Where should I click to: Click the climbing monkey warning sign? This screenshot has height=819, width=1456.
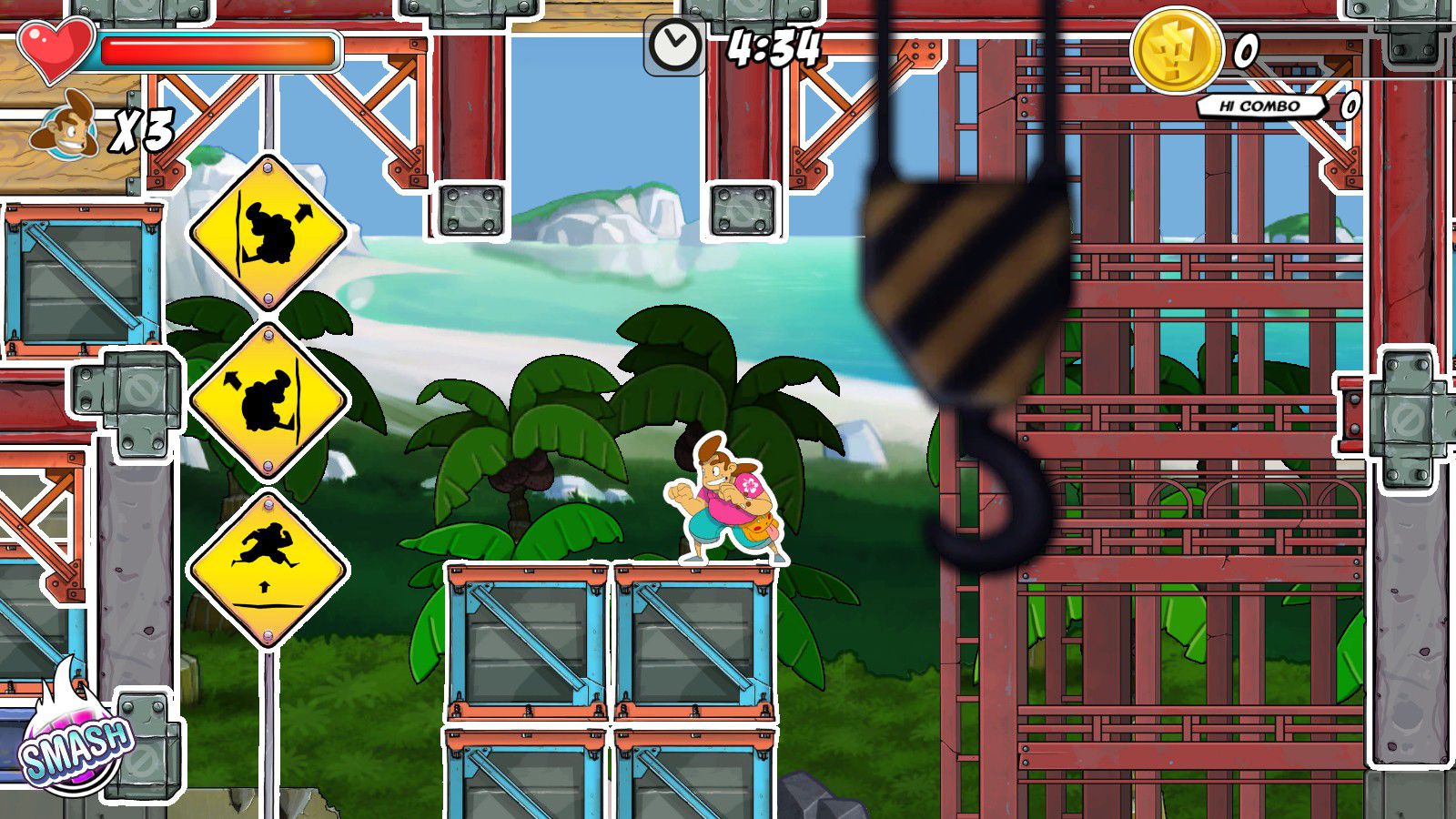(268, 232)
